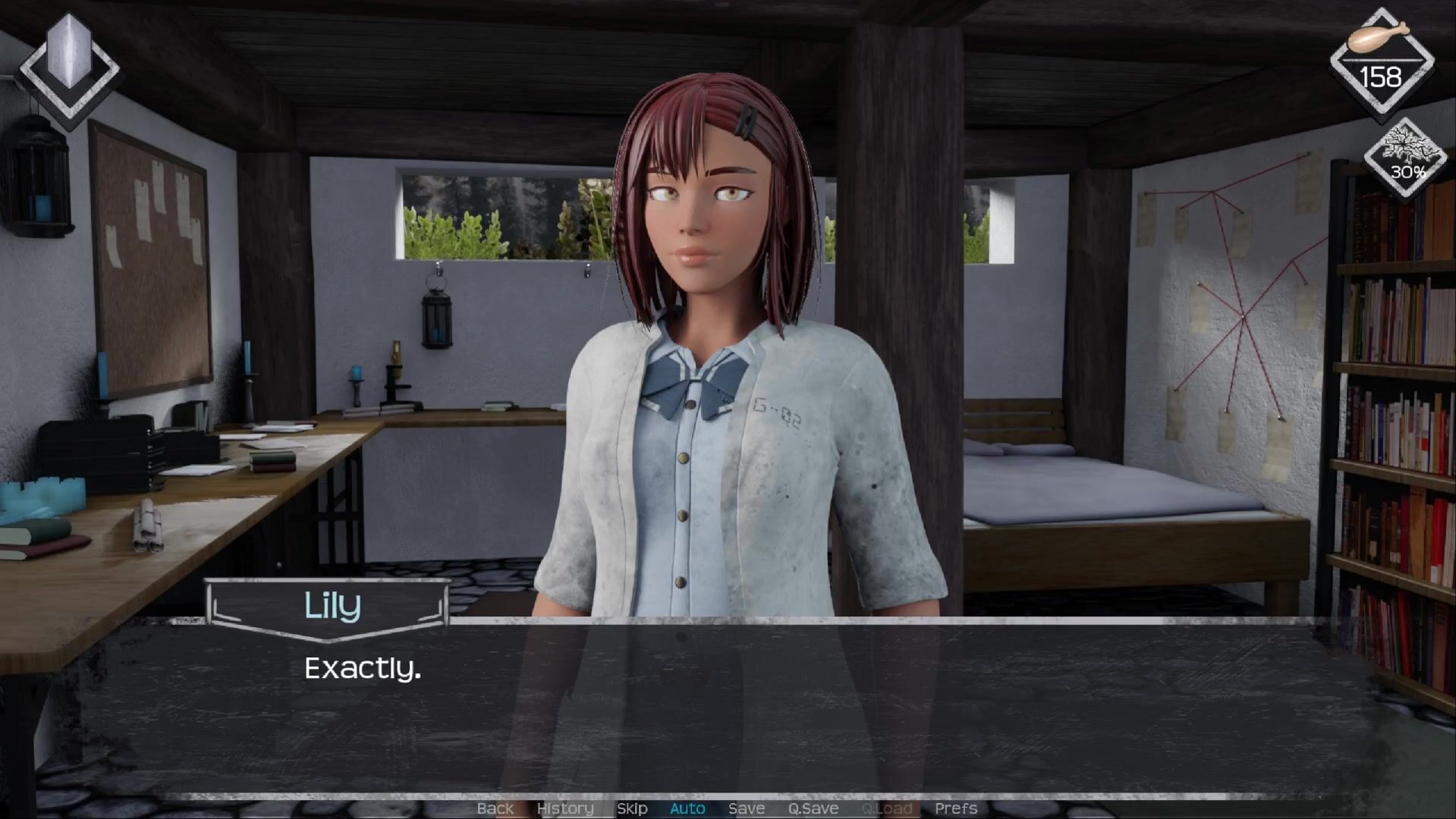
Task: Open the dialogue History log
Action: pyautogui.click(x=564, y=808)
